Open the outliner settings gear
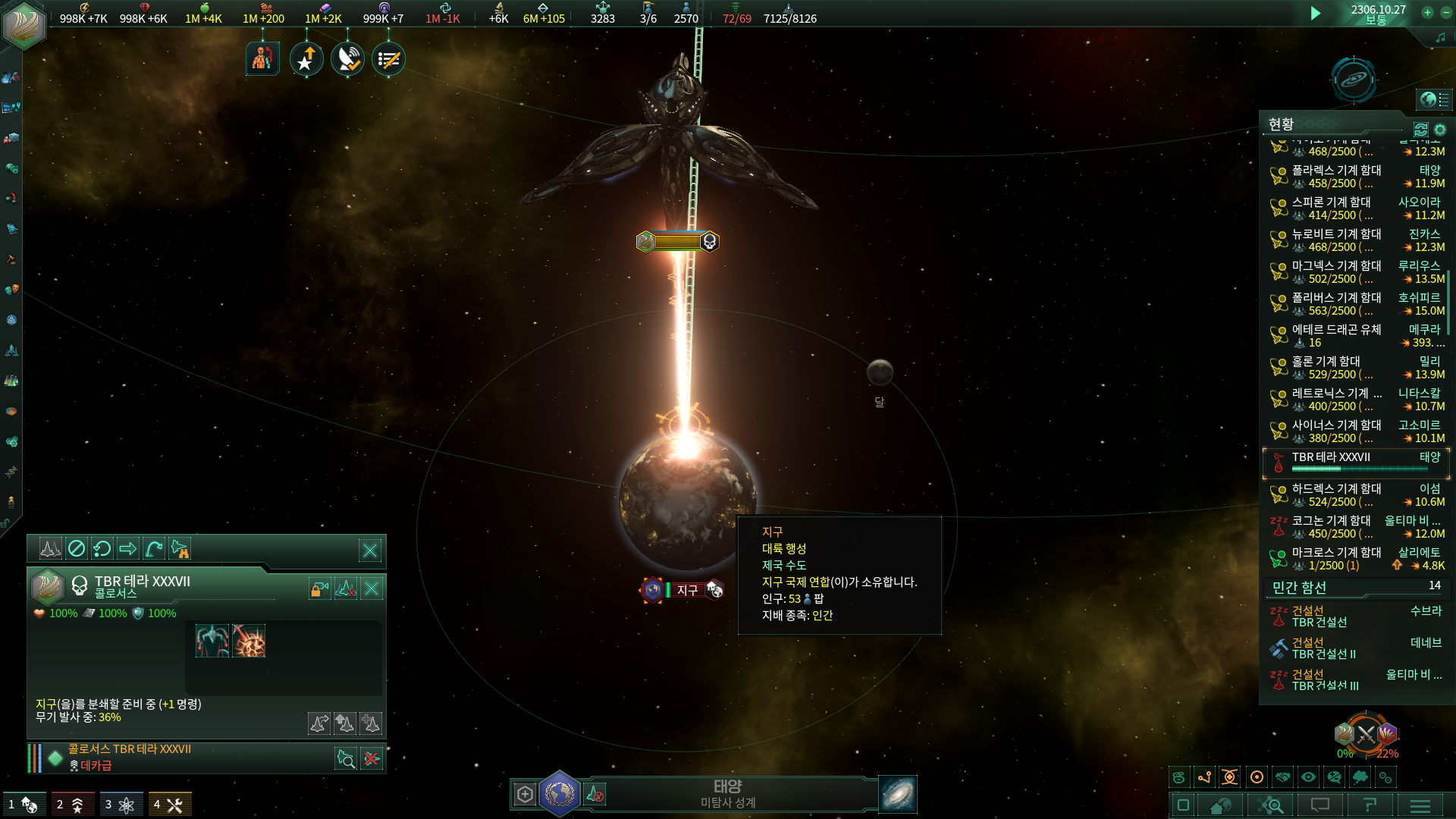 click(1440, 130)
